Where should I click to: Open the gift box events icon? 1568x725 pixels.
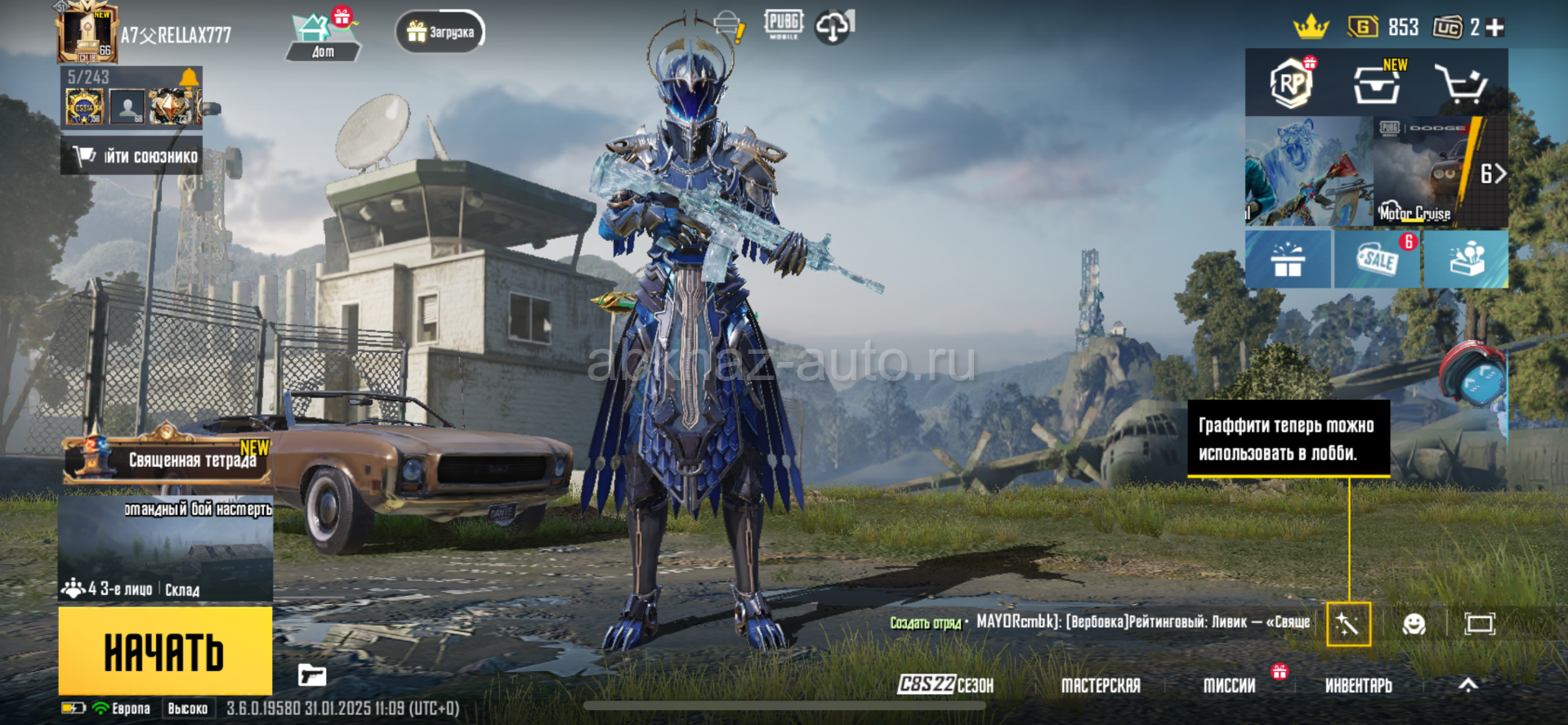[1288, 259]
